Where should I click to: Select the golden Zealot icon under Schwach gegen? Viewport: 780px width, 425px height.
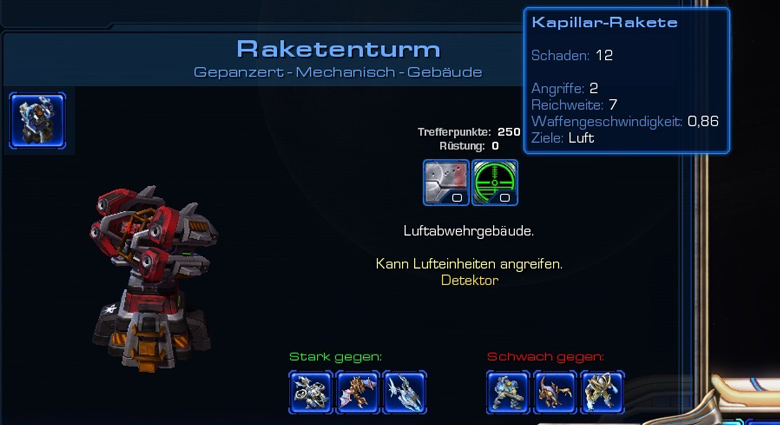[602, 392]
